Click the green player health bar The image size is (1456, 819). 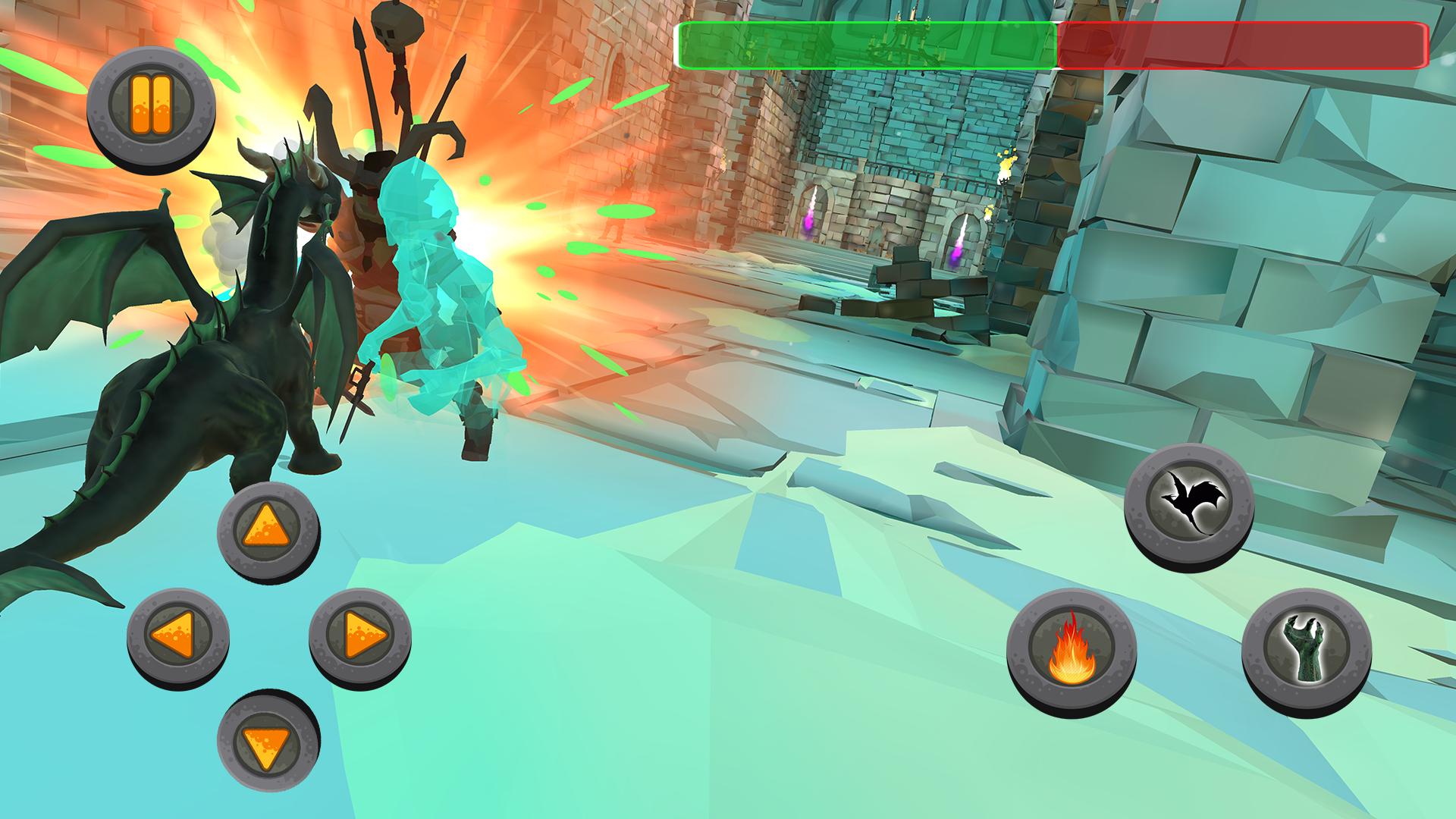pos(864,47)
